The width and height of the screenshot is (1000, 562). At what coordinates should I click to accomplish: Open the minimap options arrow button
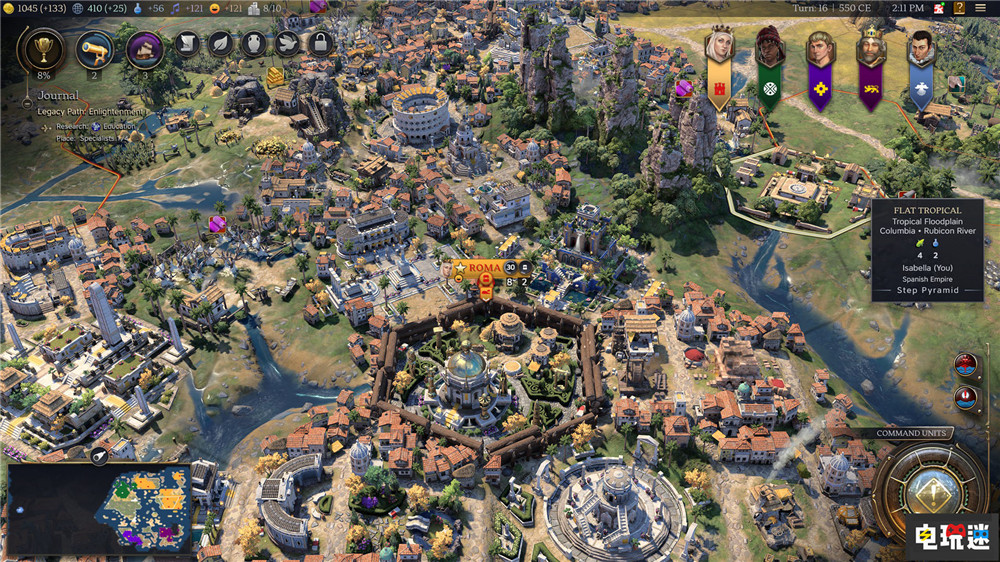tap(101, 456)
